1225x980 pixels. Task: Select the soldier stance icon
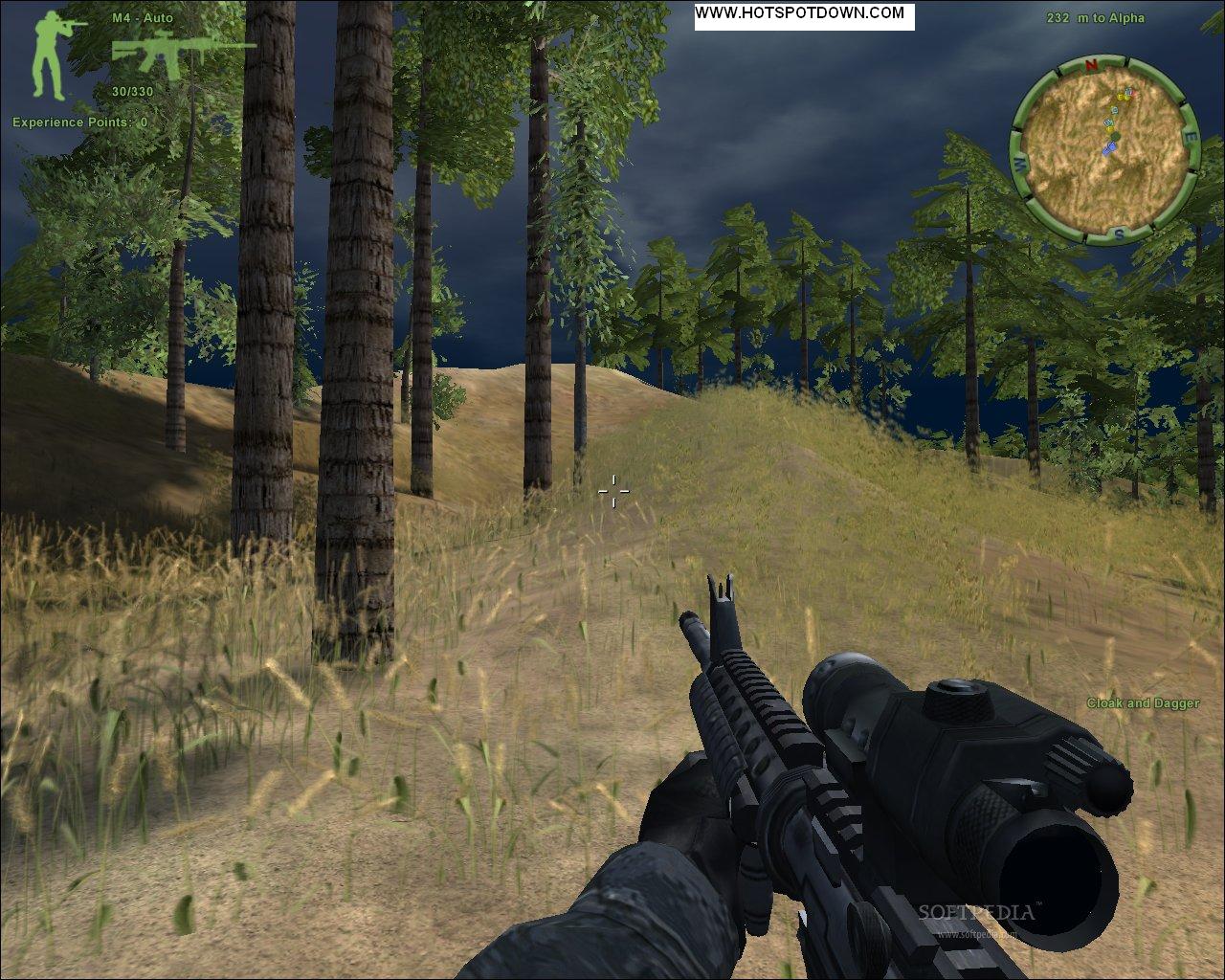pyautogui.click(x=48, y=53)
